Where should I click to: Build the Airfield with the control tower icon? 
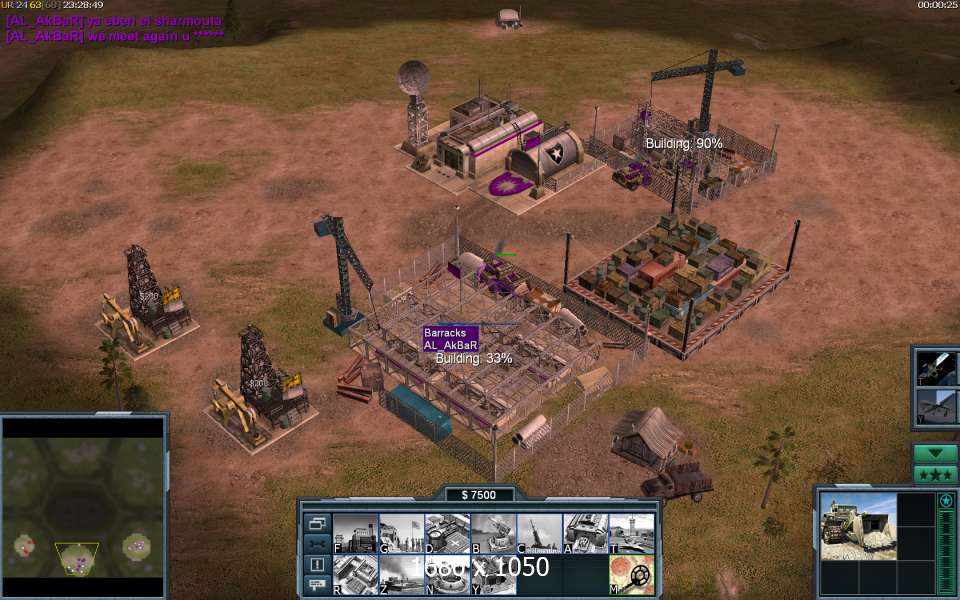pos(631,533)
